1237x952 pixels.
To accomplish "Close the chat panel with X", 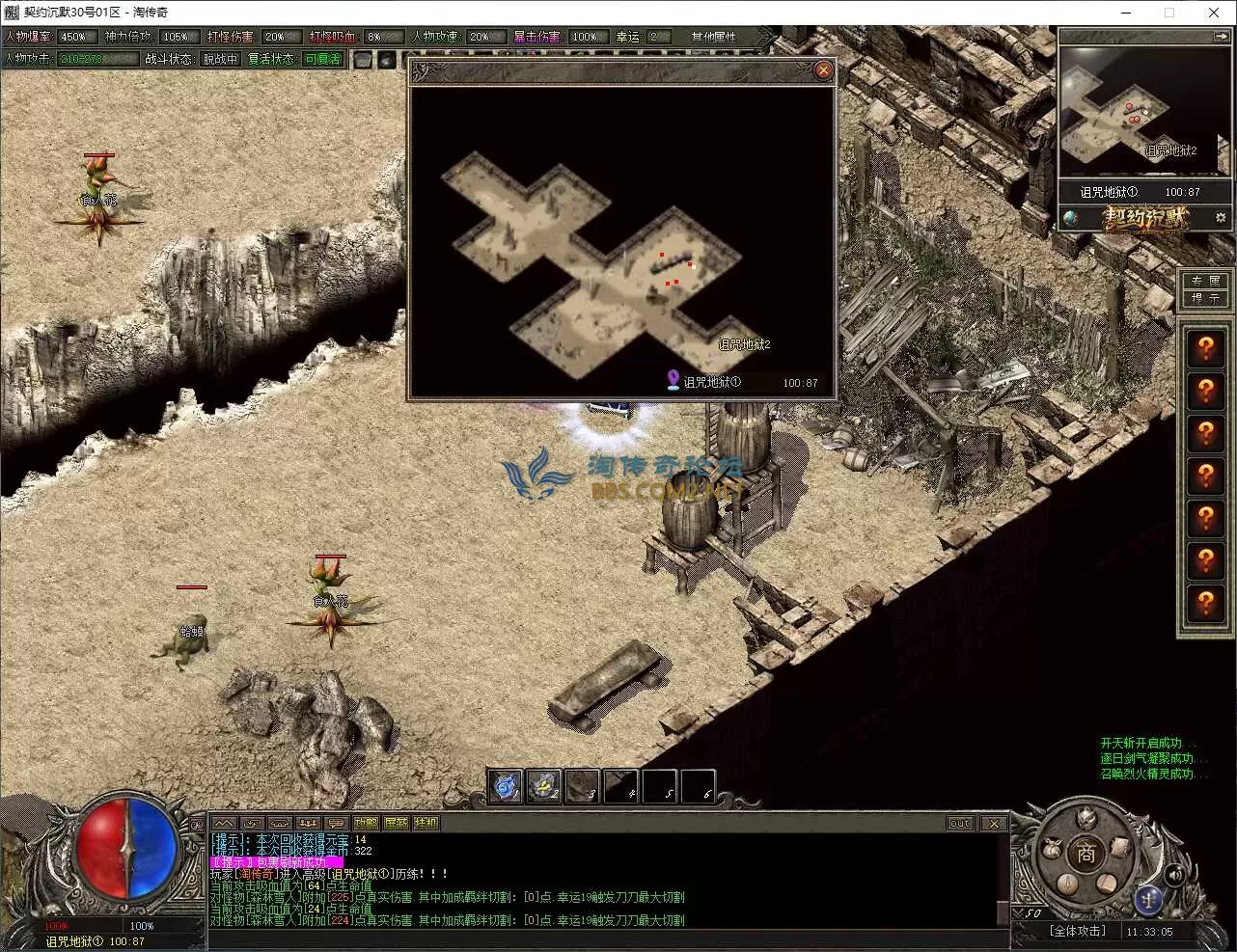I will [x=994, y=823].
